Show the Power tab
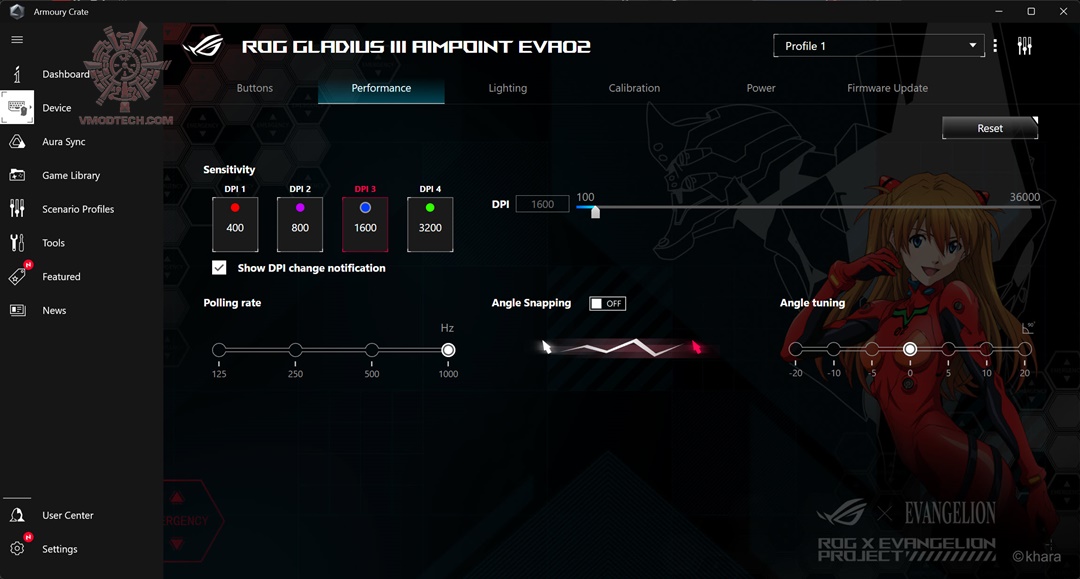Image resolution: width=1080 pixels, height=579 pixels. pyautogui.click(x=760, y=88)
